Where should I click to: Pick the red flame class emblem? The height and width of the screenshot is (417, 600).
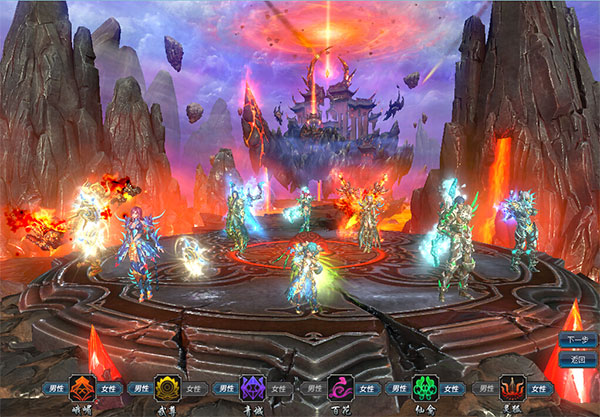pyautogui.click(x=513, y=388)
